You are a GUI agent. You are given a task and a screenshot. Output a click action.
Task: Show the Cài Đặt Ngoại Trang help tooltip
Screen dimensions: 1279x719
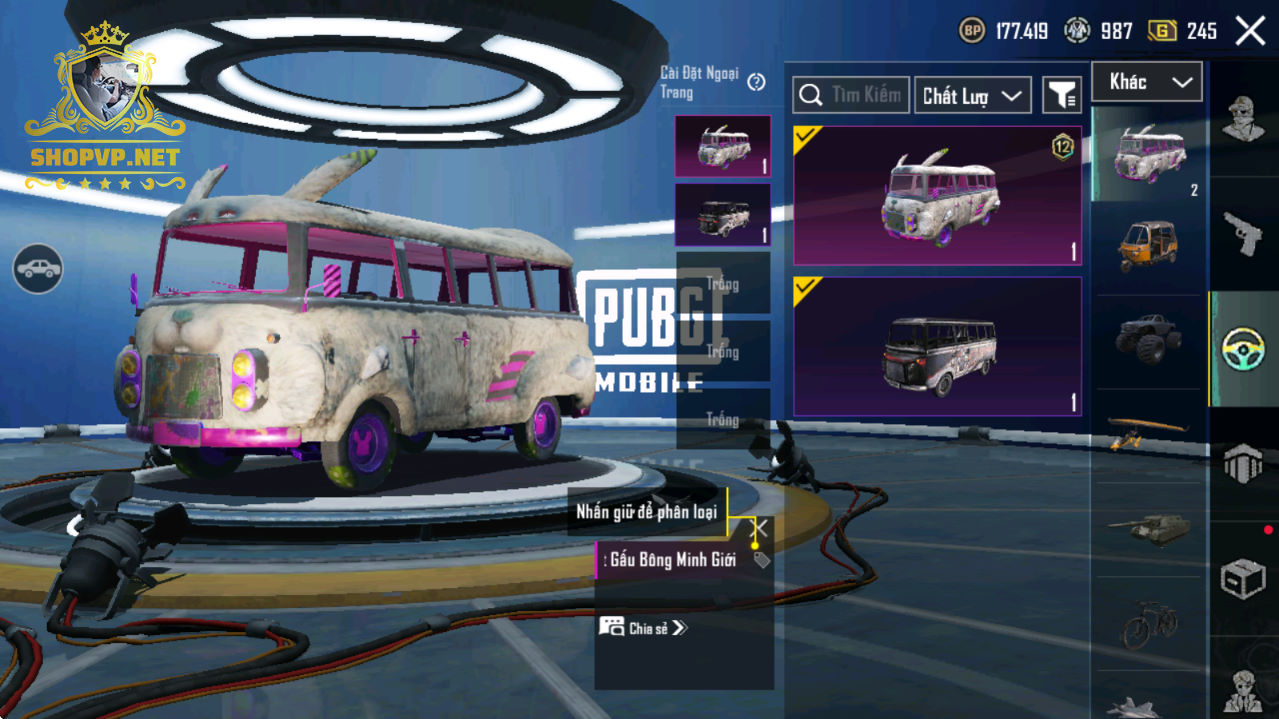(756, 82)
